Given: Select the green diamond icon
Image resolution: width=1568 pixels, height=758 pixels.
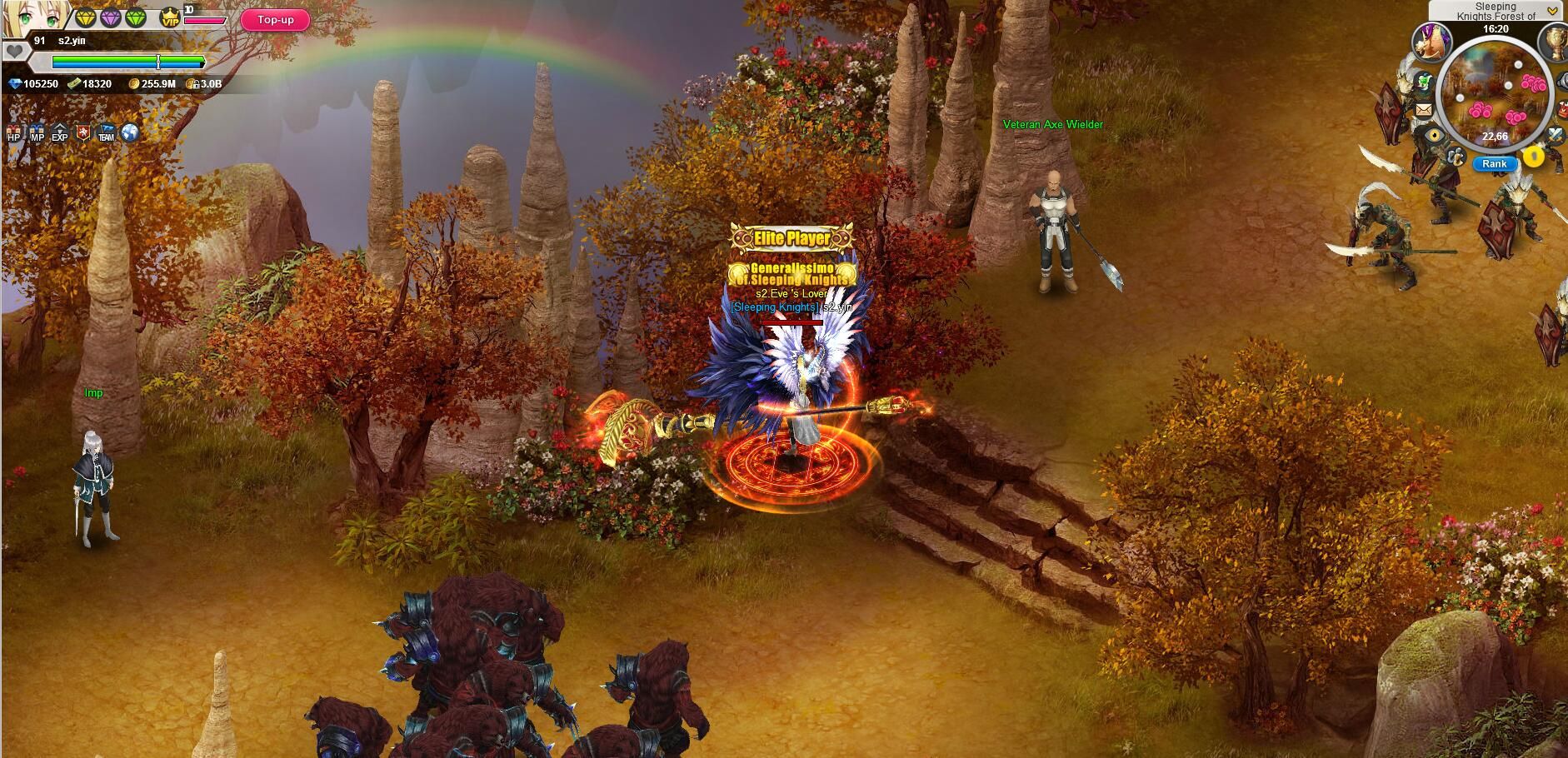Looking at the screenshot, I should (x=135, y=18).
